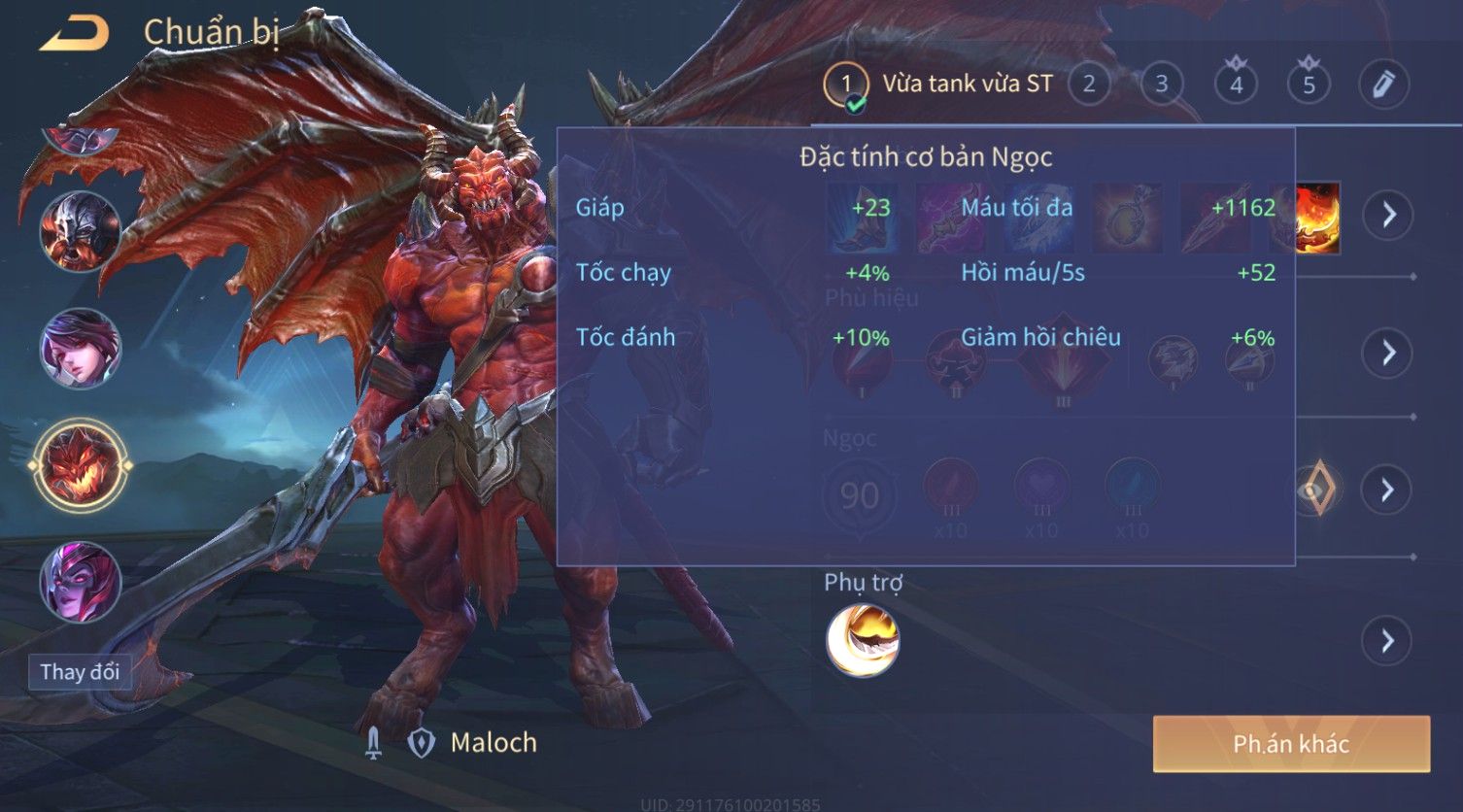This screenshot has width=1463, height=812.
Task: Choose locked preset slot 5
Action: 1309,85
